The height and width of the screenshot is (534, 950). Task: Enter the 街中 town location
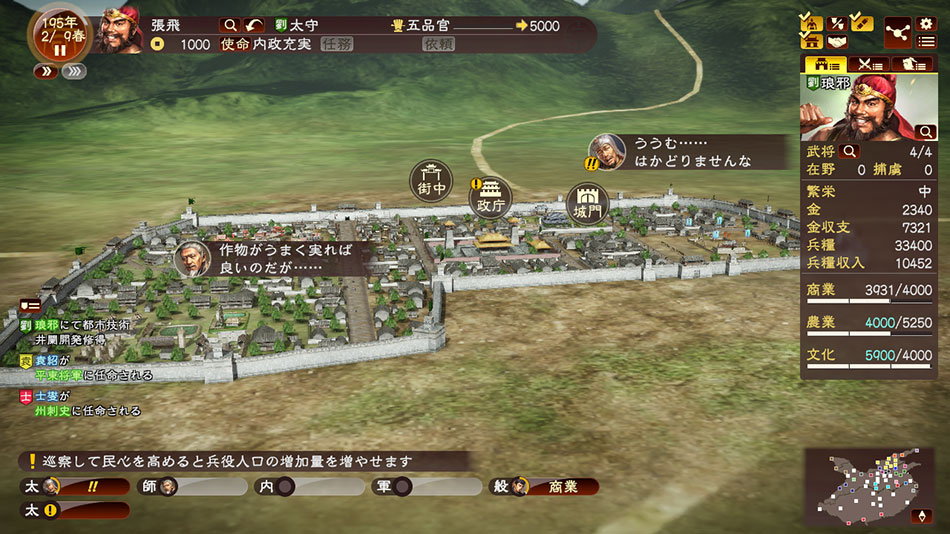point(432,180)
